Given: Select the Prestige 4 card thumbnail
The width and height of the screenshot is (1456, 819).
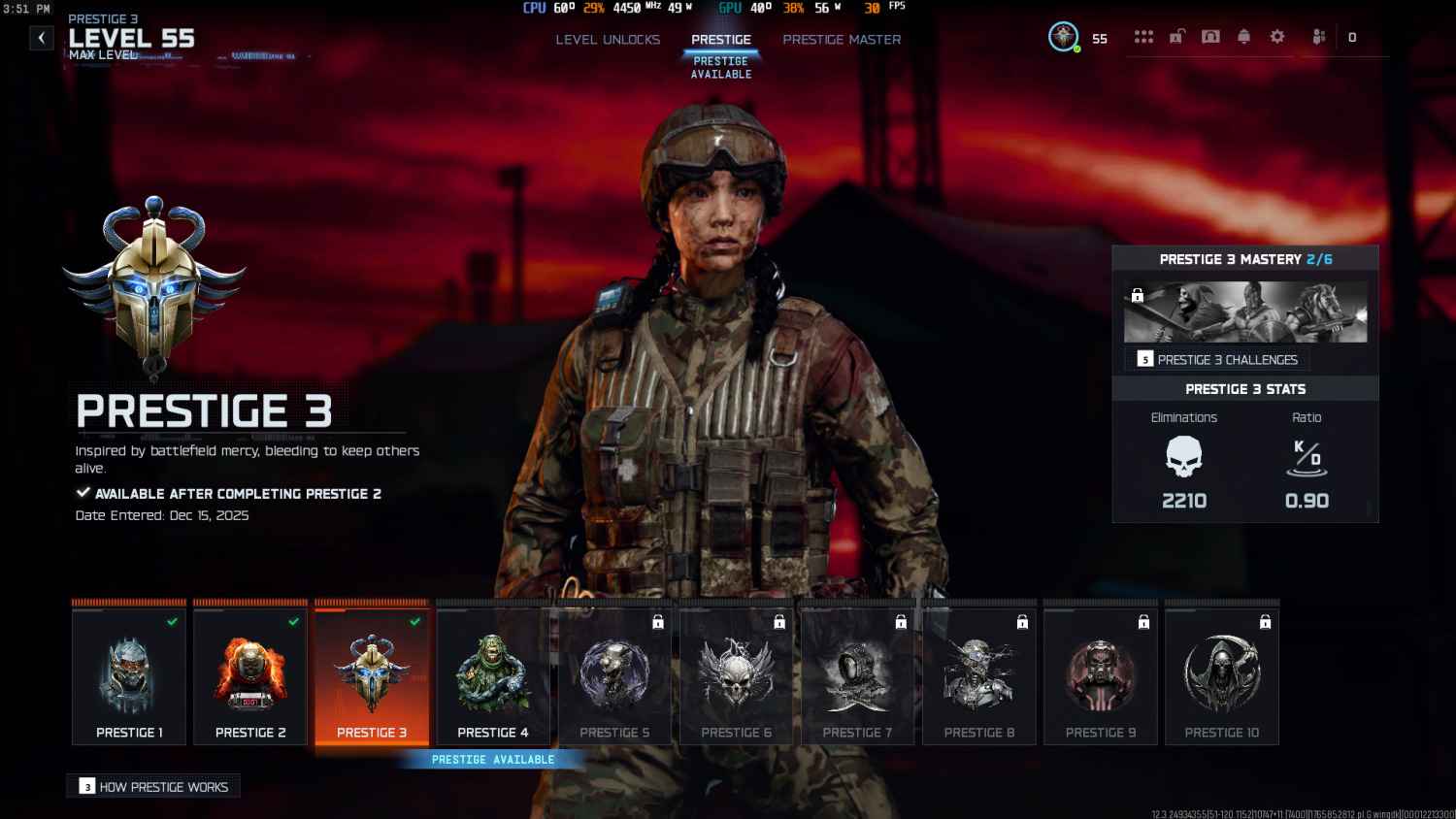Looking at the screenshot, I should click(493, 672).
